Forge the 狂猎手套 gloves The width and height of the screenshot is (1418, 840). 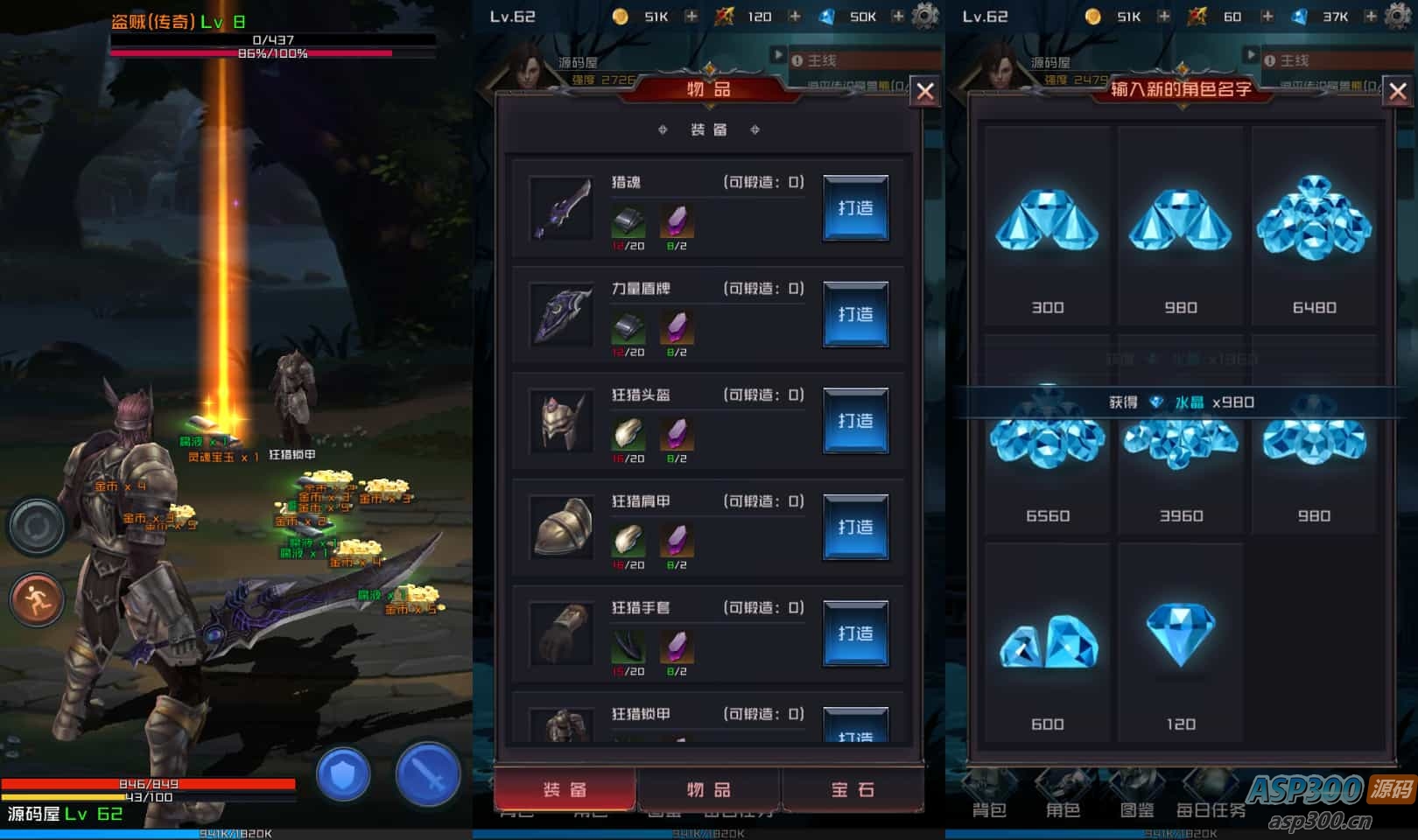[855, 633]
